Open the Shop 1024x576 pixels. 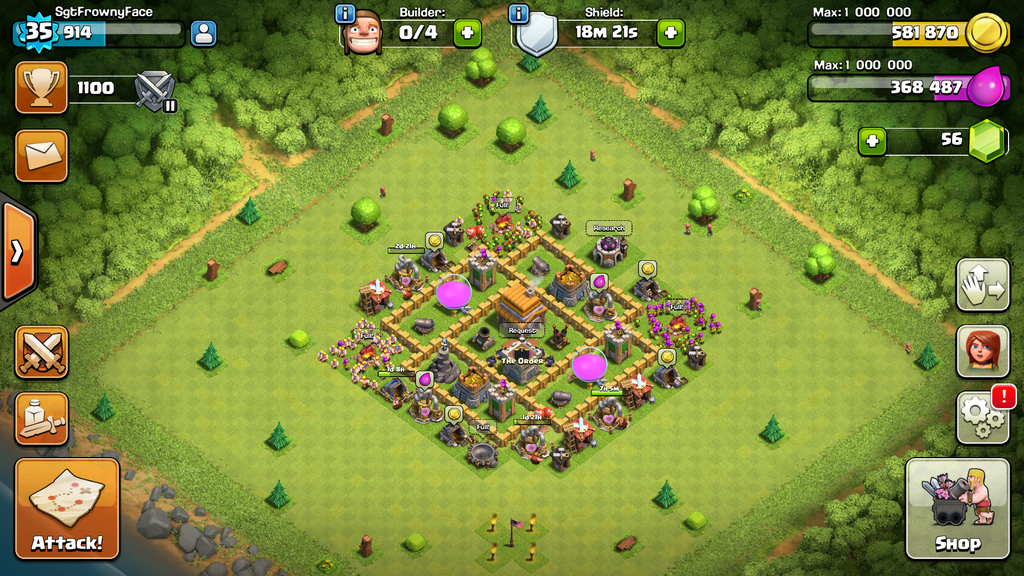[x=957, y=508]
